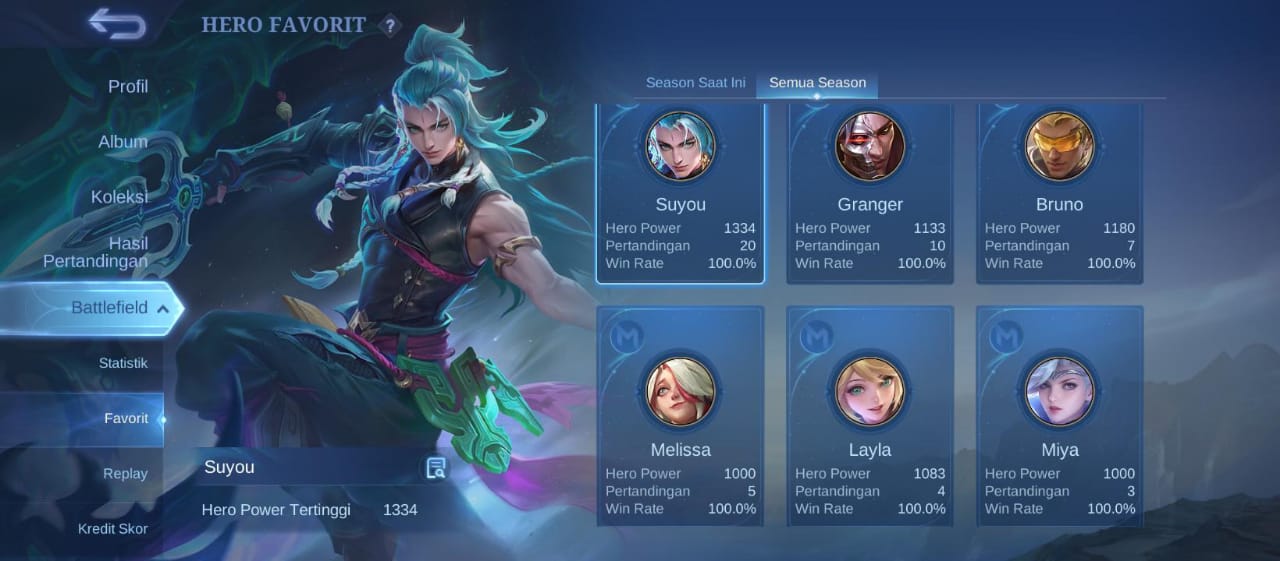Select the Favorit submenu item
The height and width of the screenshot is (561, 1280).
point(126,418)
